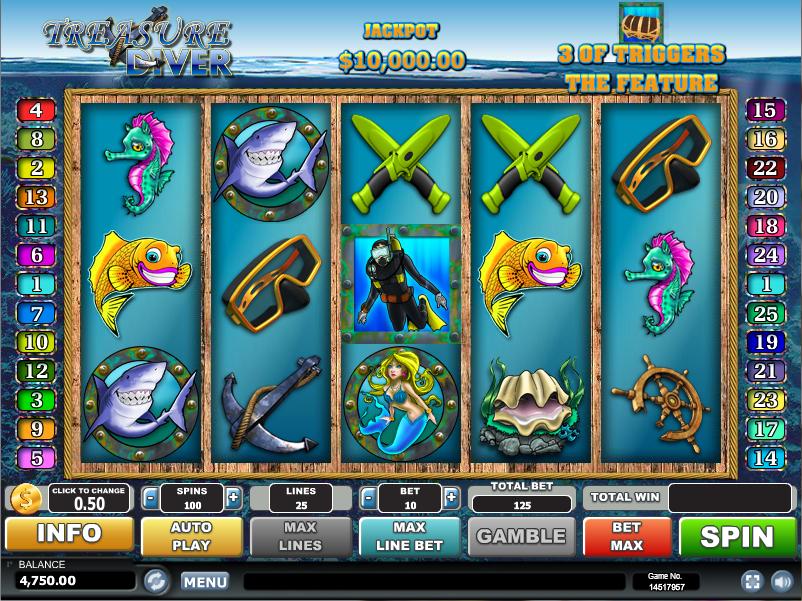The height and width of the screenshot is (601, 802).
Task: Select payline number 4 marker
Action: [x=36, y=110]
